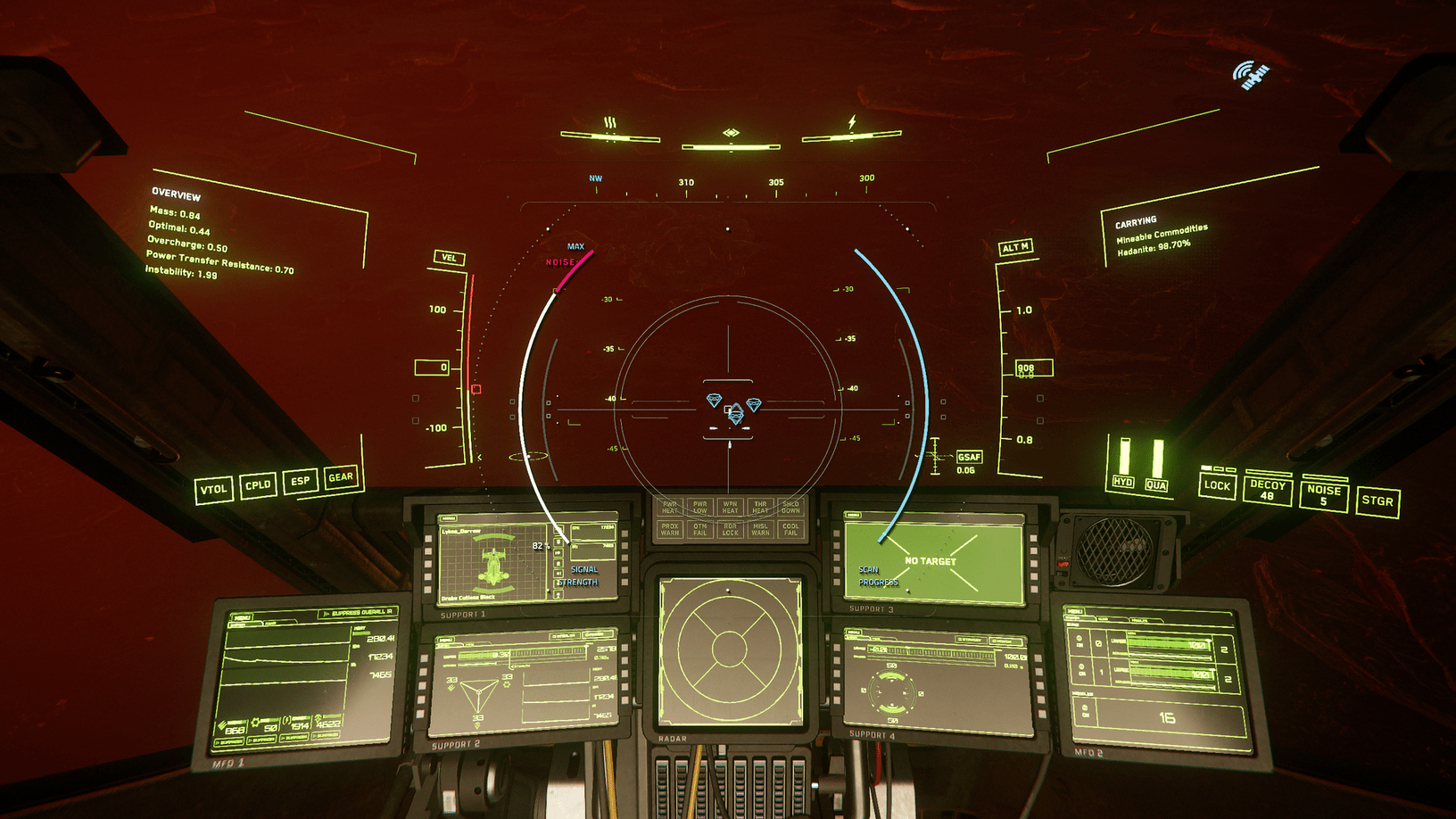Activate Suppress Overall IR on MFD 1
1456x819 pixels.
click(x=357, y=613)
